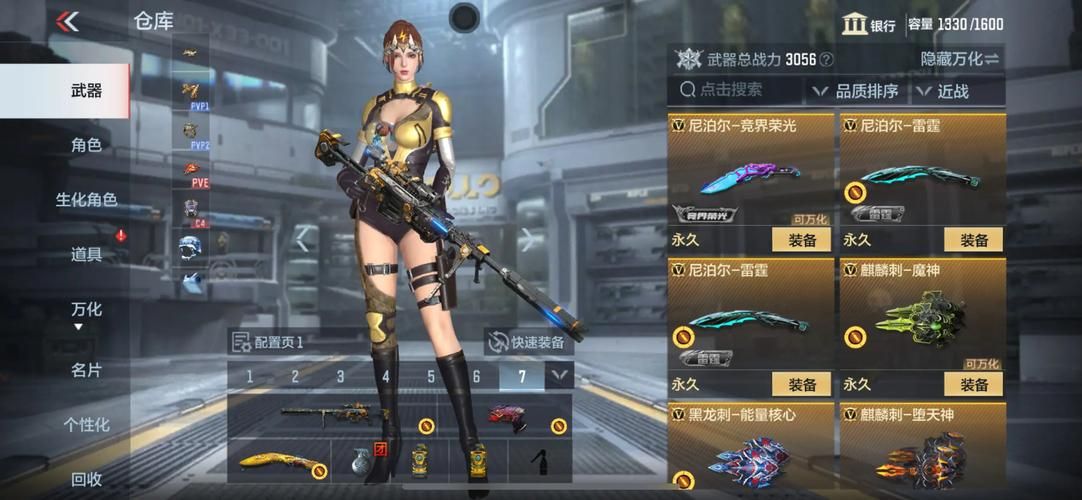This screenshot has height=500, width=1082.
Task: Equip the 麒麟刺-魔神 weapon
Action: pyautogui.click(x=973, y=384)
